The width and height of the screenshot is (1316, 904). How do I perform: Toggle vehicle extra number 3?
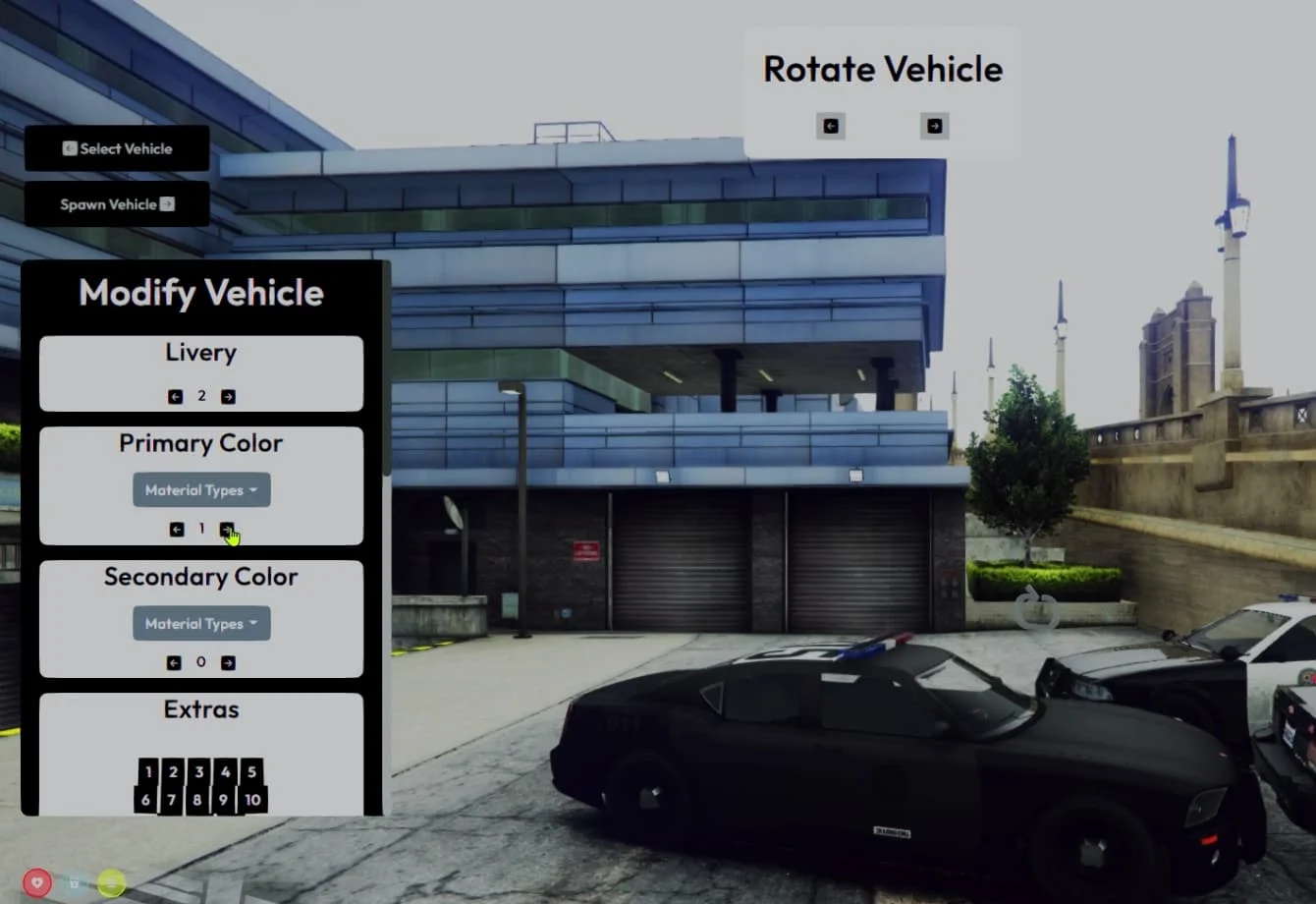tap(199, 772)
